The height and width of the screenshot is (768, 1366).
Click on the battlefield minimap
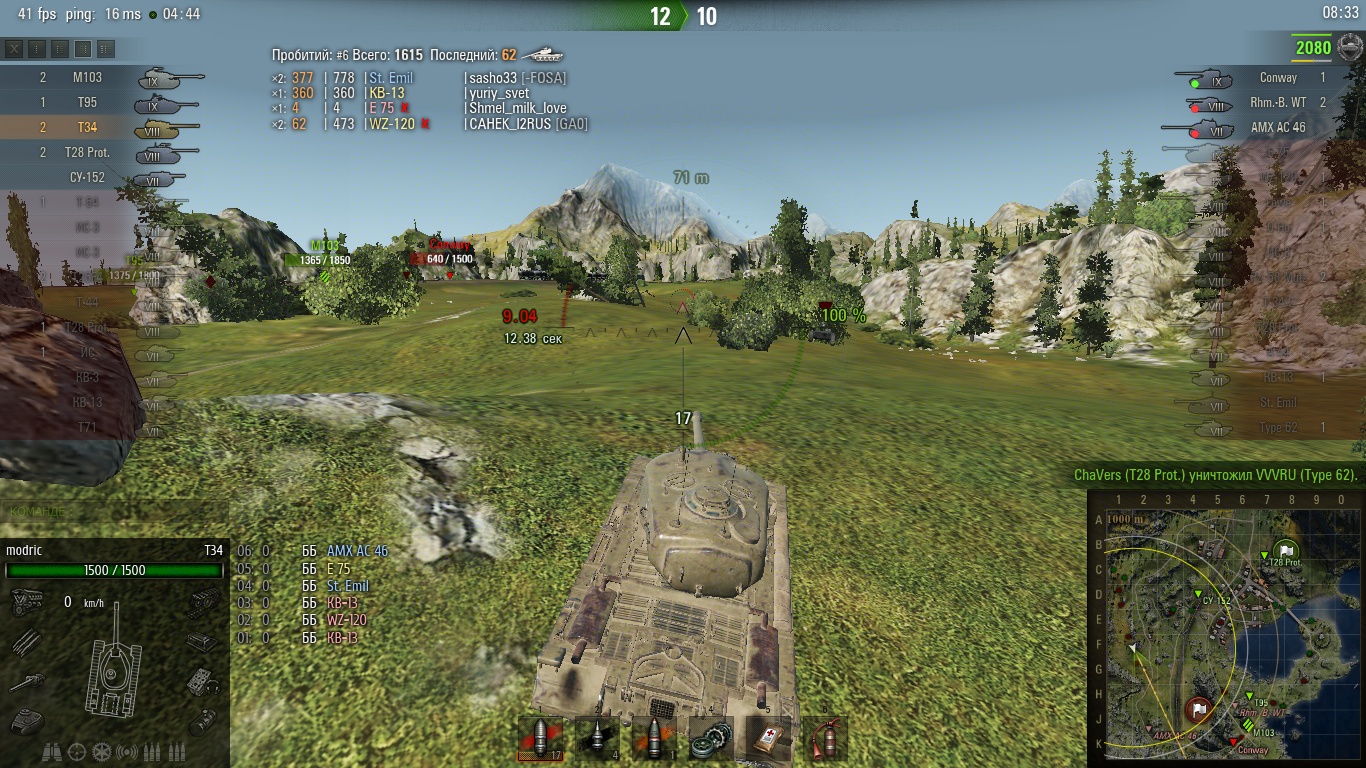[1224, 630]
